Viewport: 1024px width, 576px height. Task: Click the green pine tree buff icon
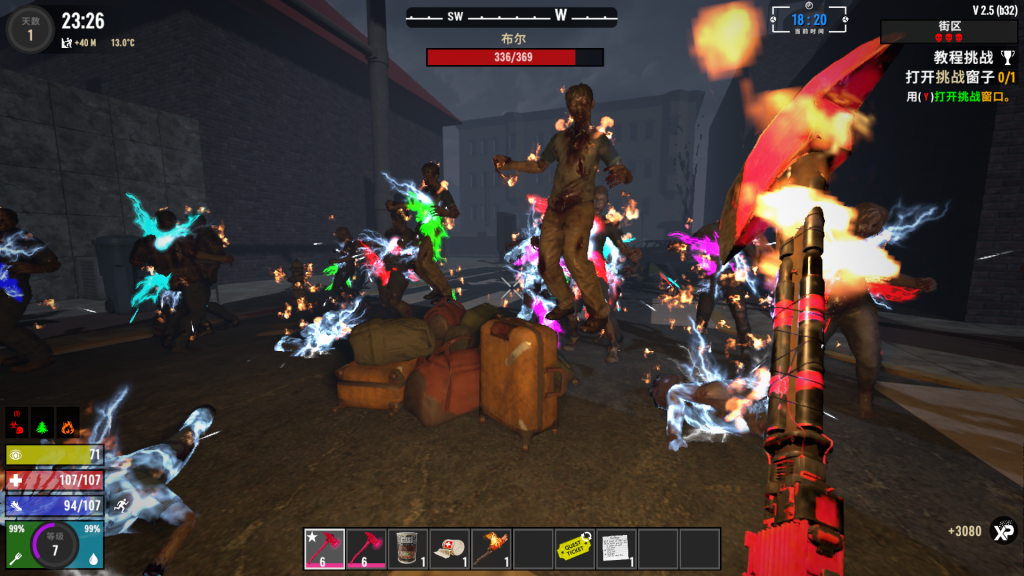(x=42, y=420)
